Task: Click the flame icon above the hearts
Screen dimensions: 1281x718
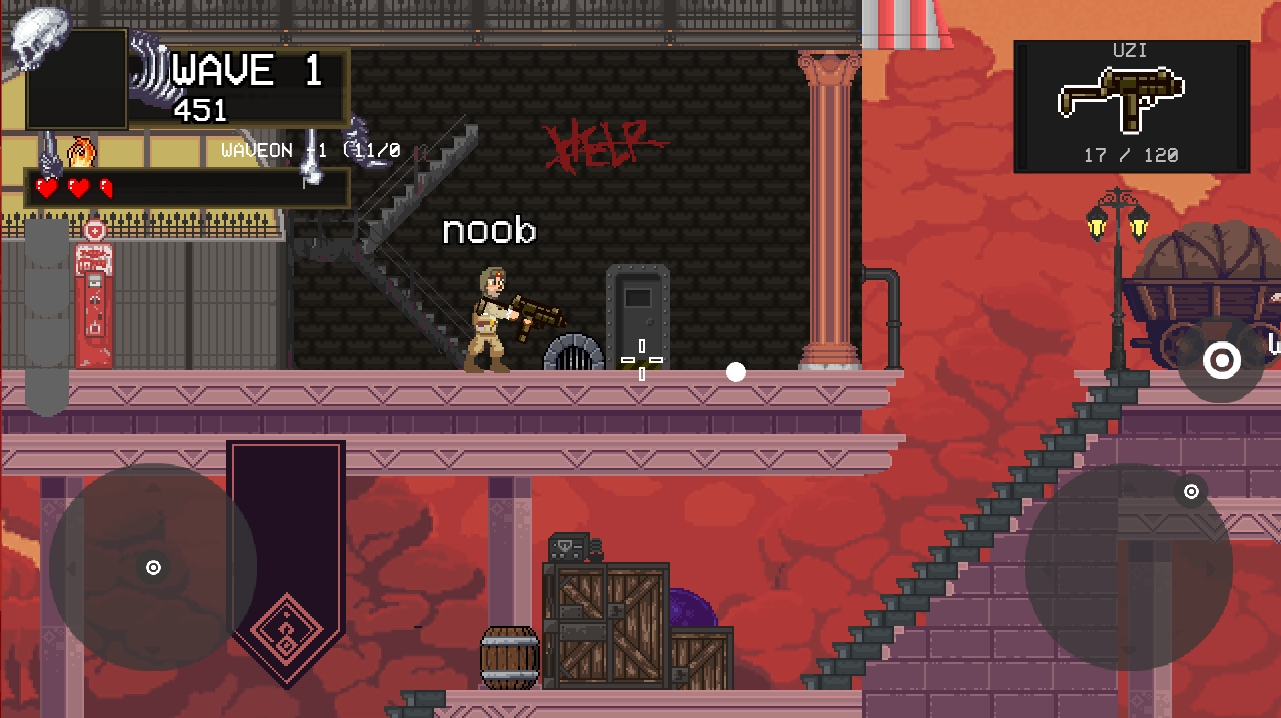Action: (x=81, y=153)
